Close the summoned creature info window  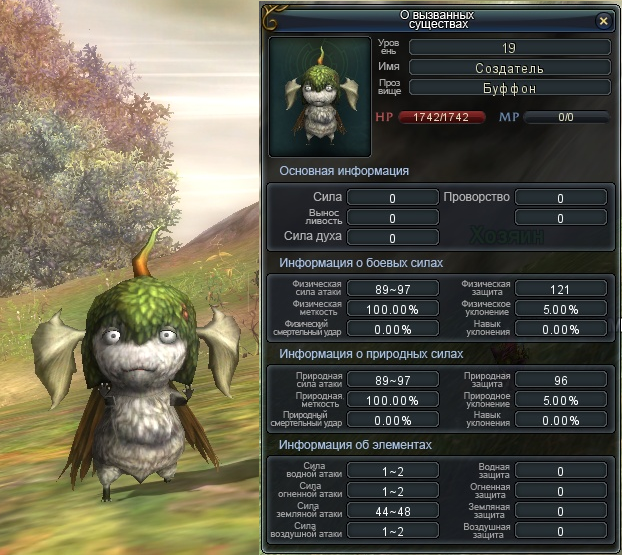tap(602, 20)
